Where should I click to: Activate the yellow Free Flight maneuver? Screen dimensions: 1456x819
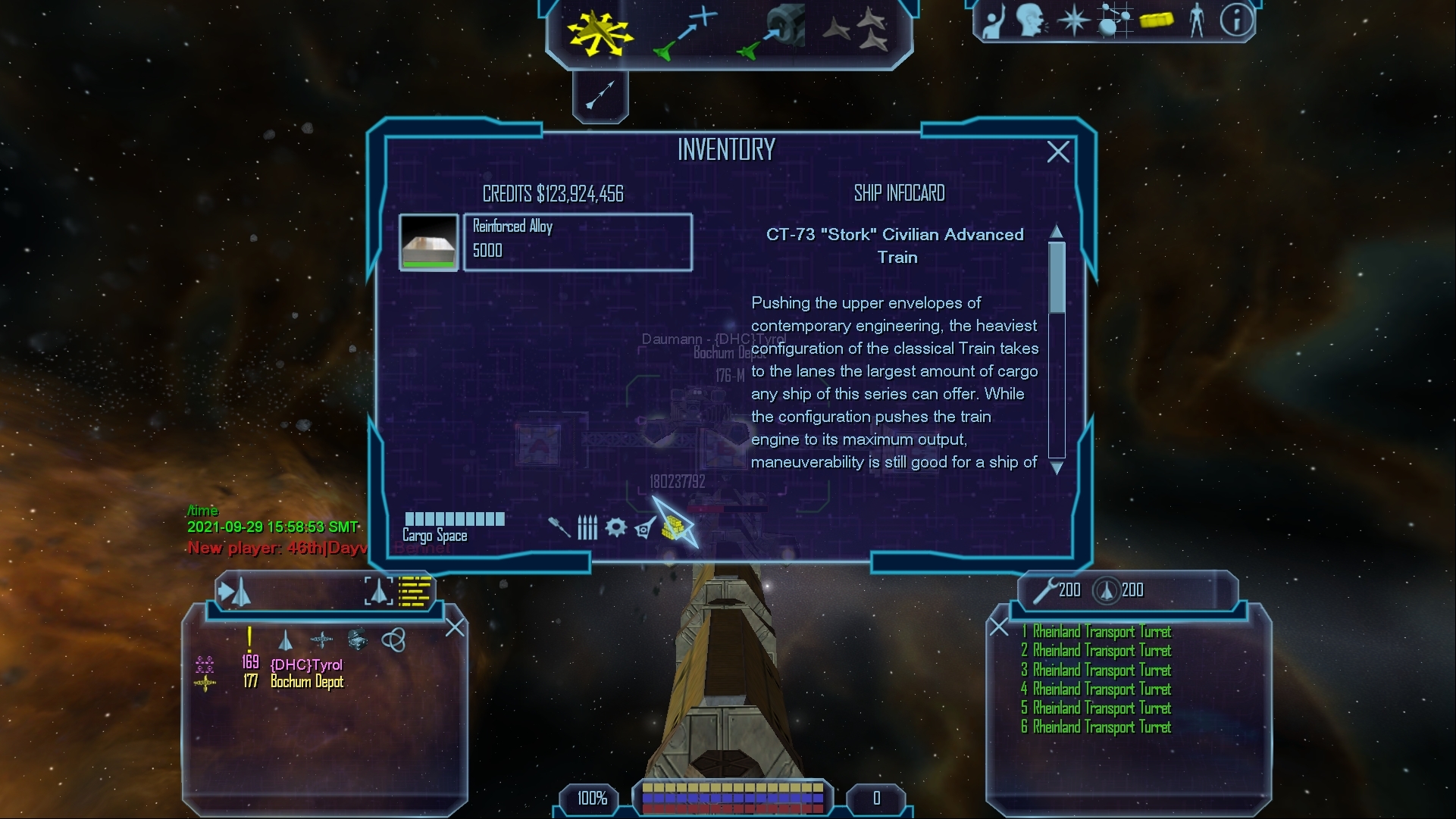[599, 33]
